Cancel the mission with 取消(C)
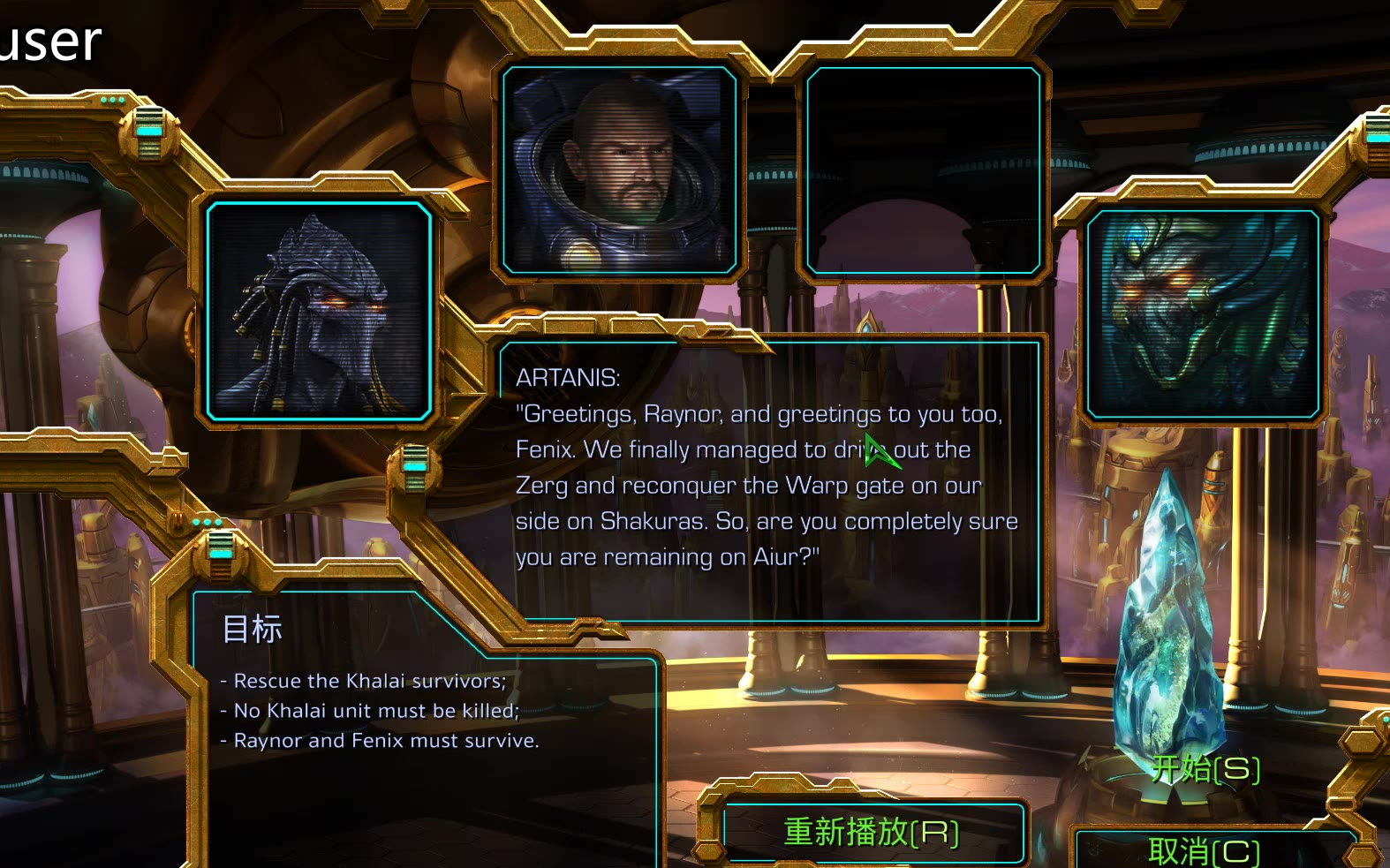This screenshot has height=868, width=1390. point(1204,850)
